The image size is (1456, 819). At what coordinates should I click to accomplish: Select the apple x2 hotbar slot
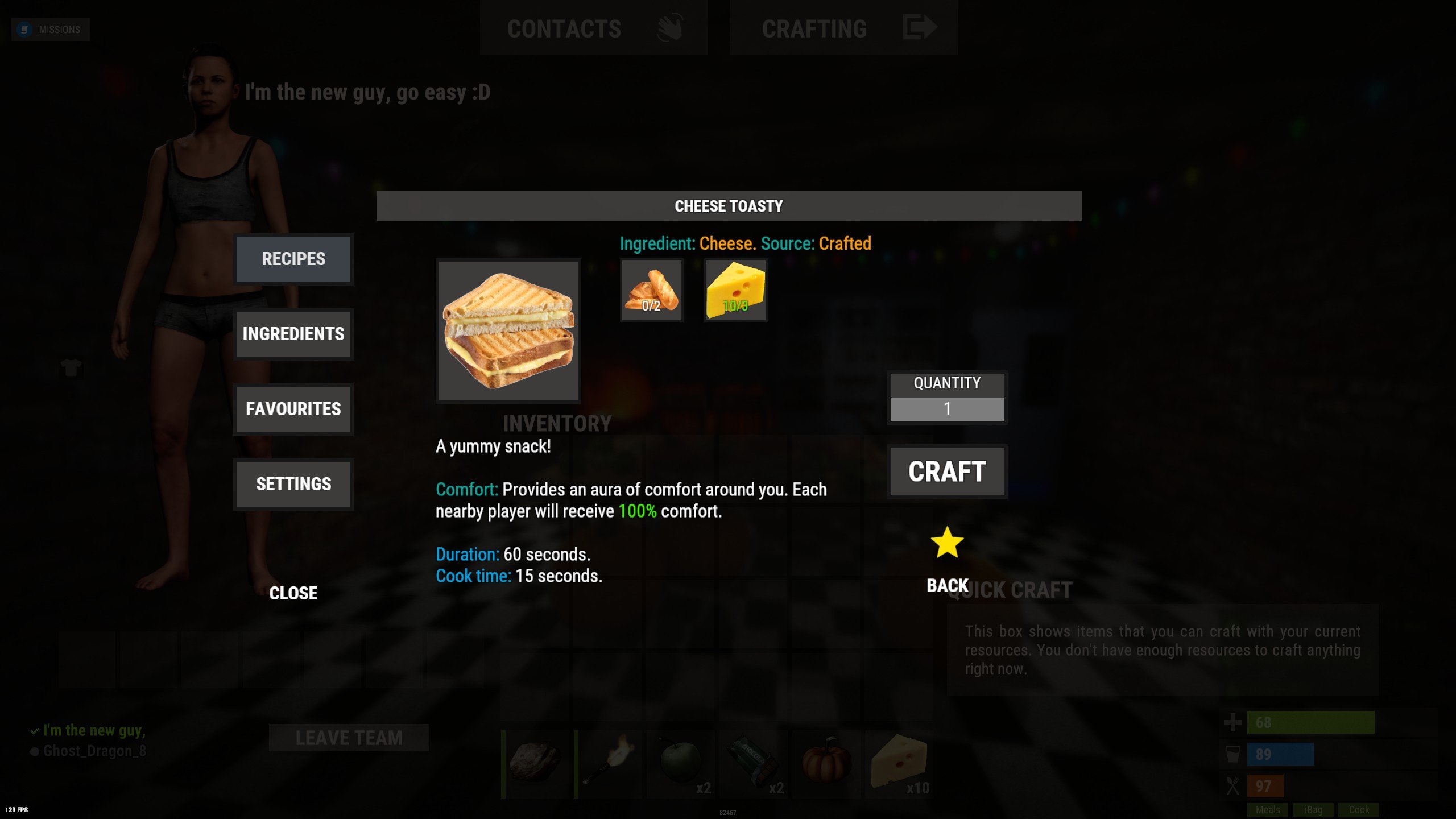pos(680,762)
